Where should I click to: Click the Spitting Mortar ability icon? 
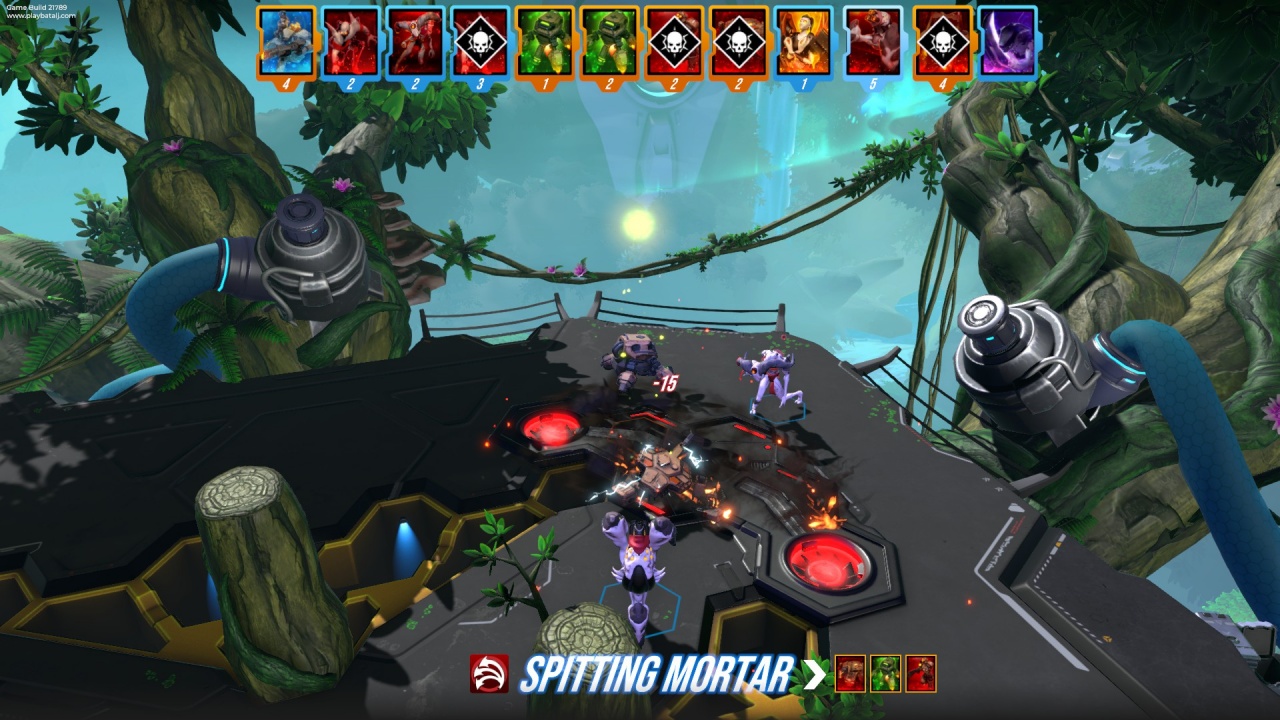[489, 674]
